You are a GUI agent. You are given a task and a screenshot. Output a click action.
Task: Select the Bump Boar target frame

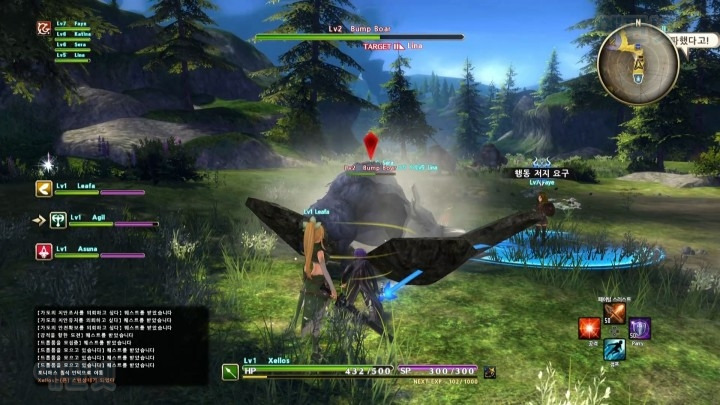(358, 38)
